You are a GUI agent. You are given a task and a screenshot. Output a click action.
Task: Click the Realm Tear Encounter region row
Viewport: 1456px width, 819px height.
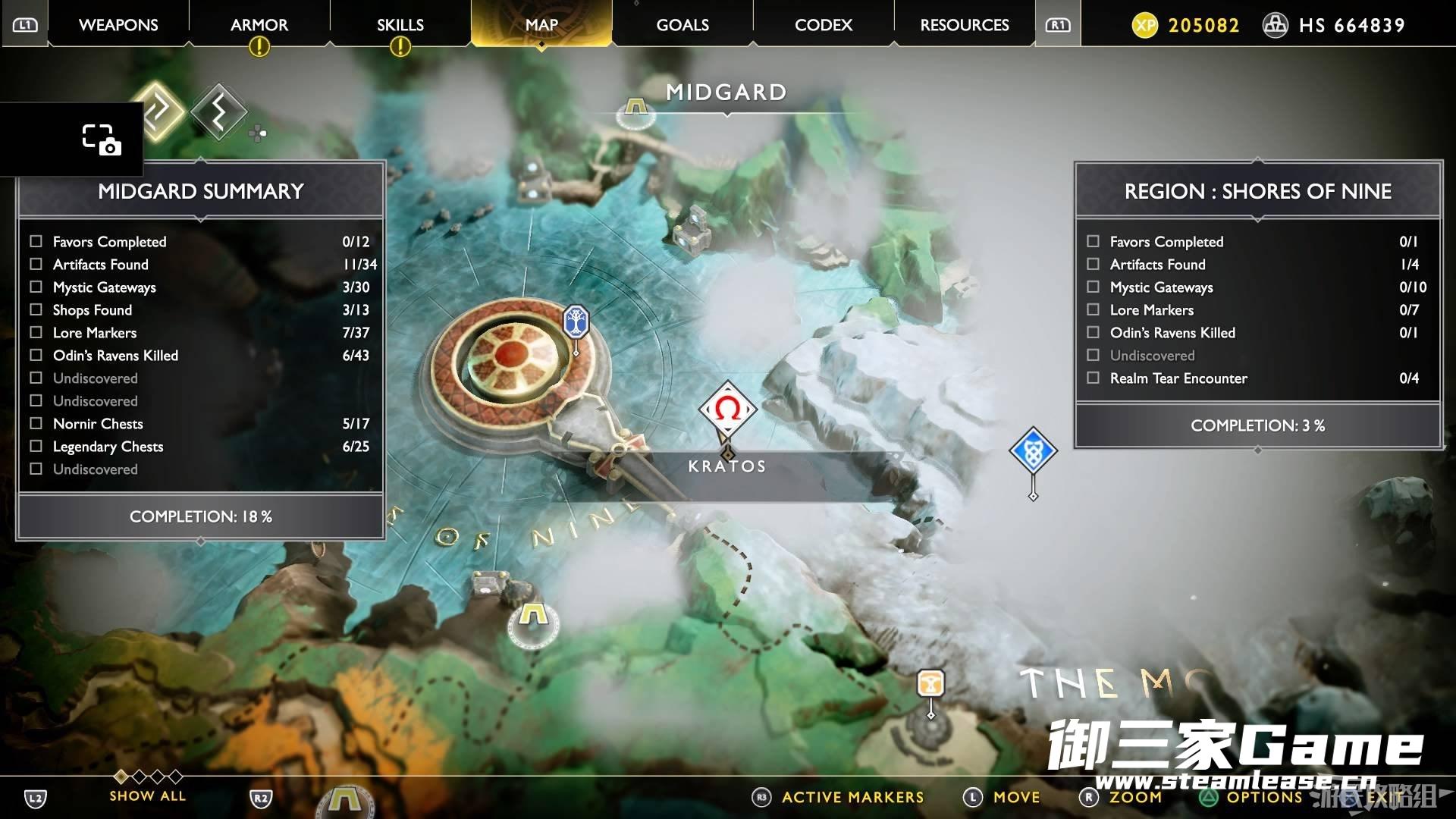[1257, 378]
